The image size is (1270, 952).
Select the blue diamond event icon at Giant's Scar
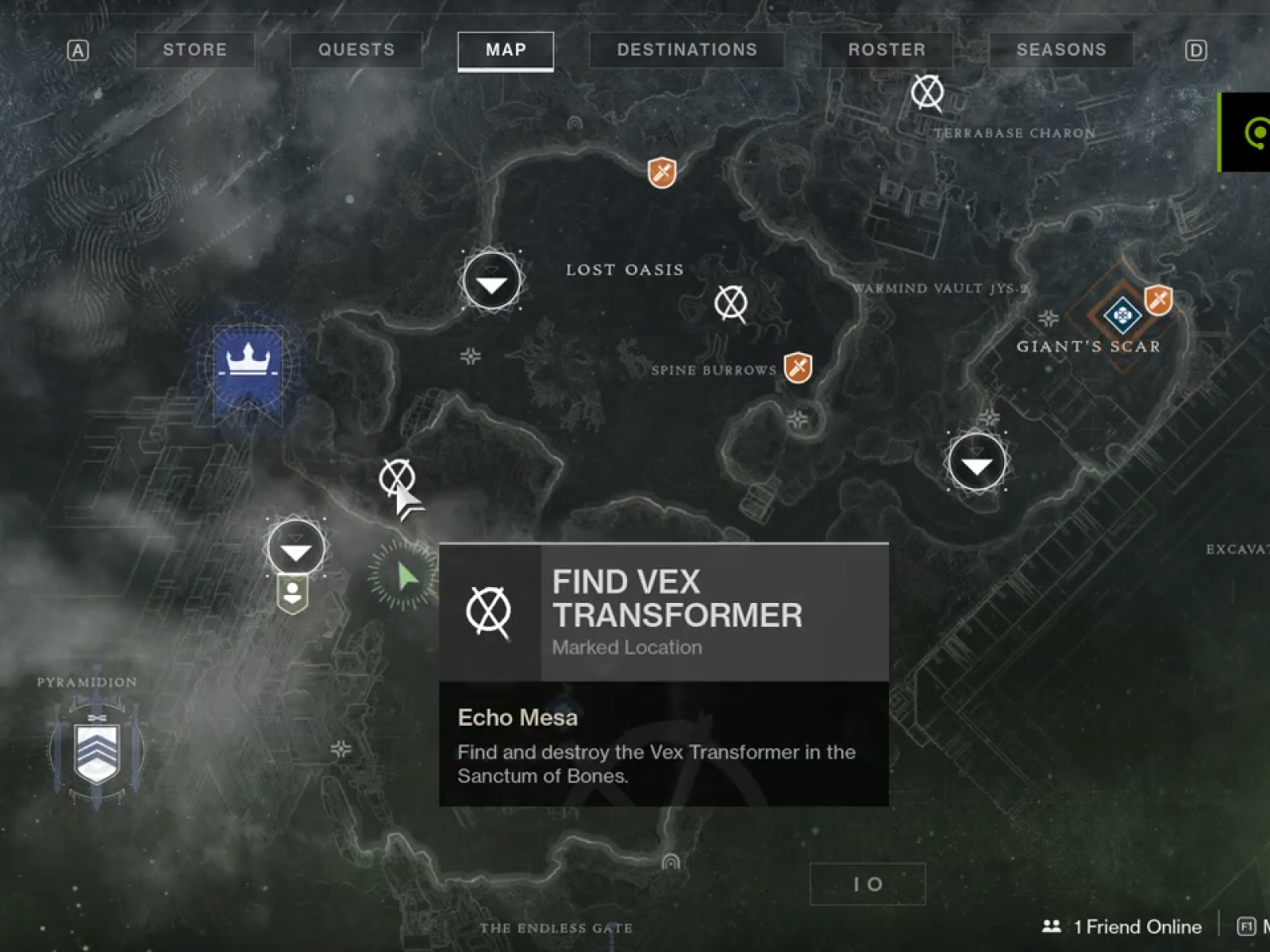pyautogui.click(x=1122, y=317)
